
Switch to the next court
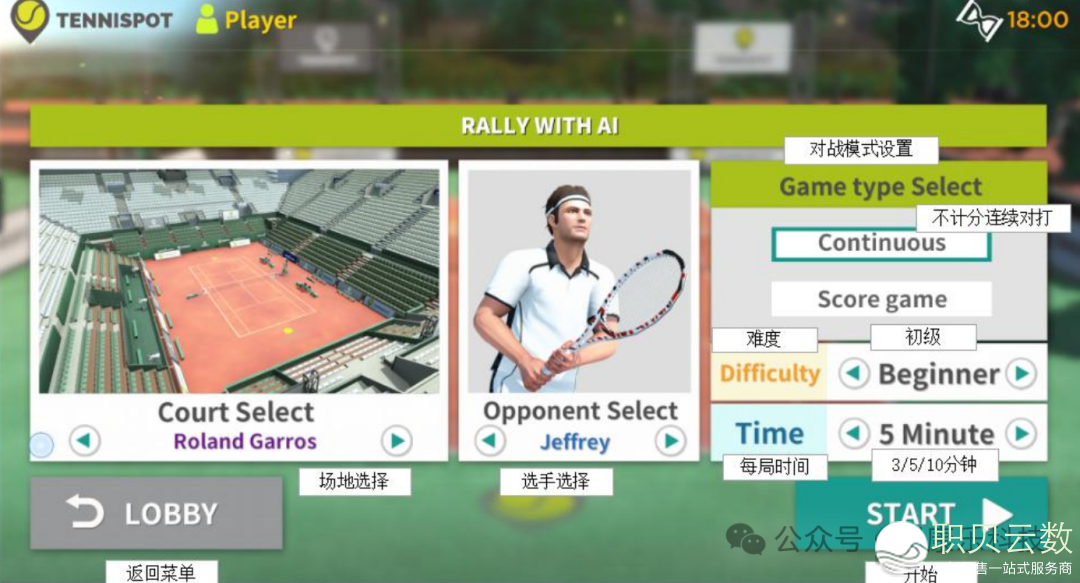397,440
